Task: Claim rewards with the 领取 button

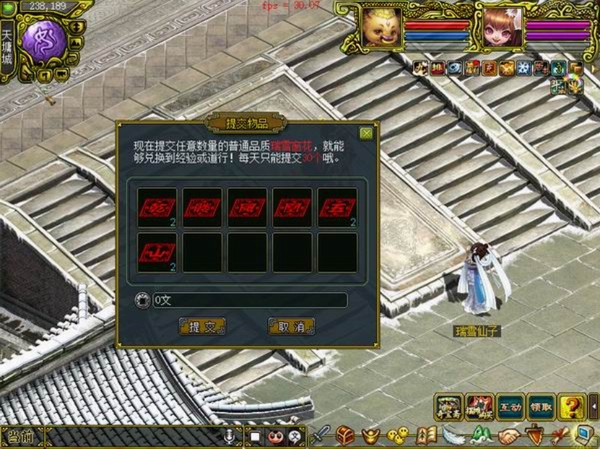Action: coord(541,407)
